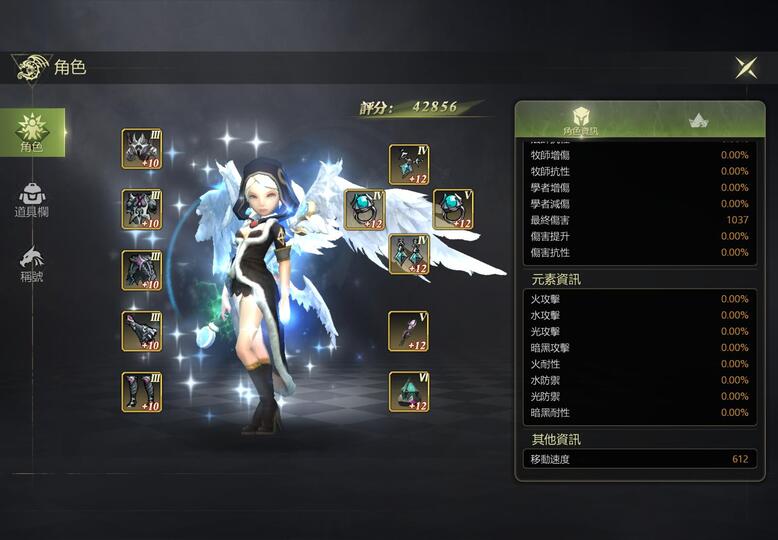This screenshot has width=778, height=540.
Task: Inspect the +12 wand weapon slot
Action: [409, 331]
